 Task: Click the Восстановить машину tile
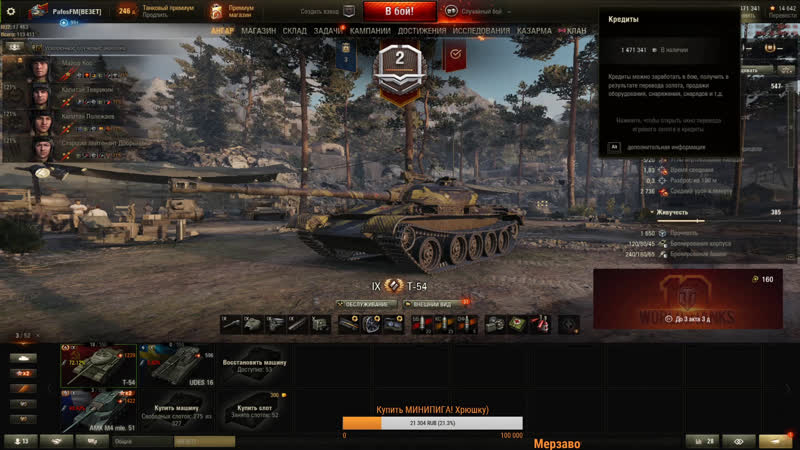click(x=254, y=364)
